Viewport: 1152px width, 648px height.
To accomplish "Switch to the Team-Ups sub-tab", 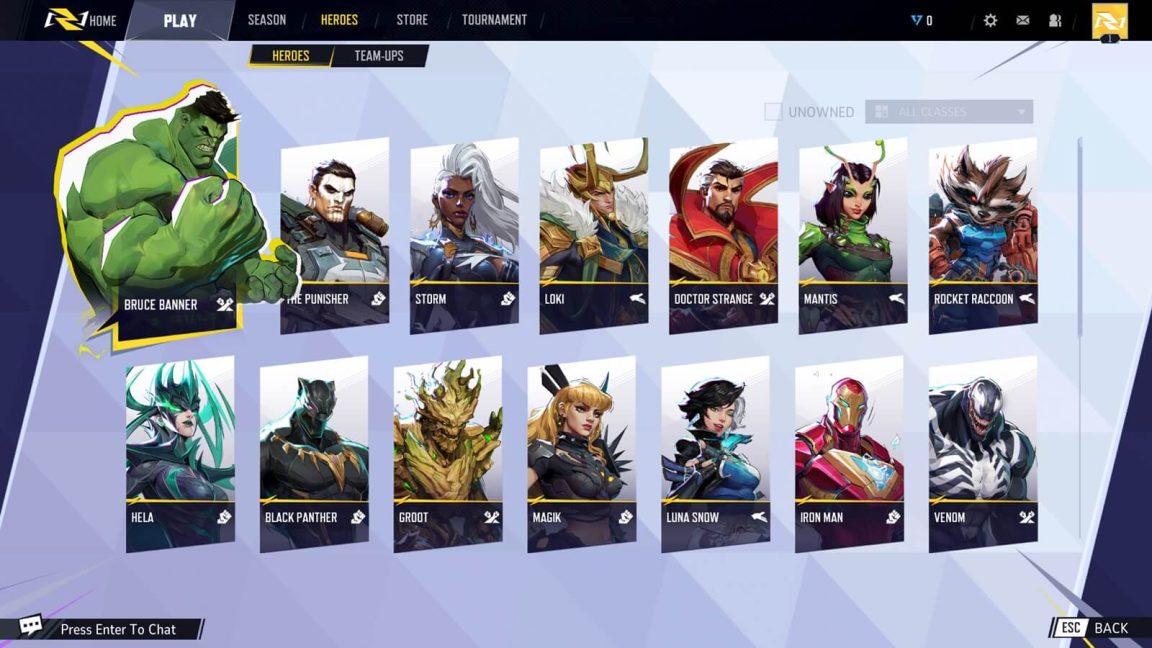I will click(x=379, y=56).
